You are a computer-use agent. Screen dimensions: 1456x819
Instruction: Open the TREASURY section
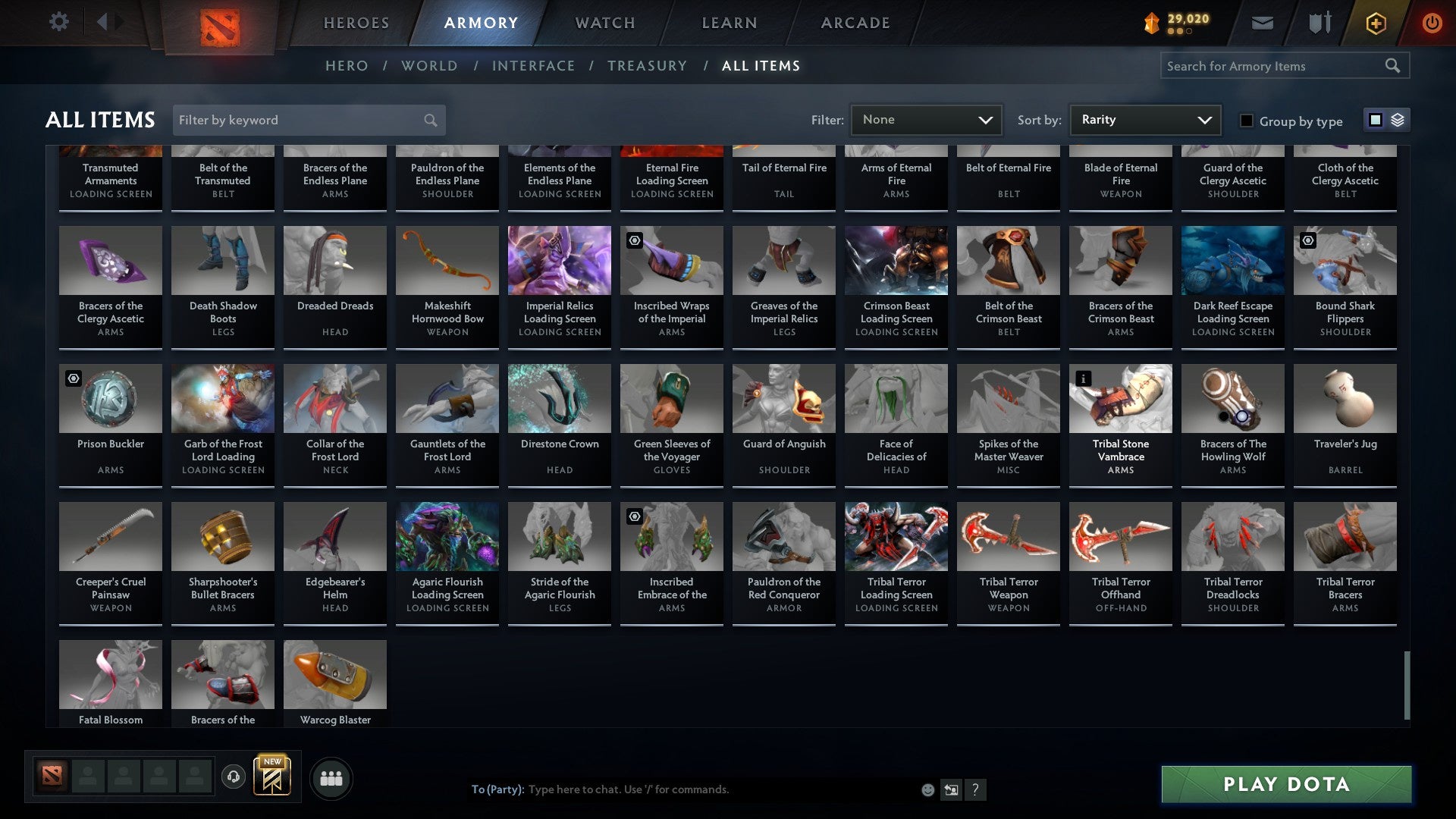pos(648,66)
